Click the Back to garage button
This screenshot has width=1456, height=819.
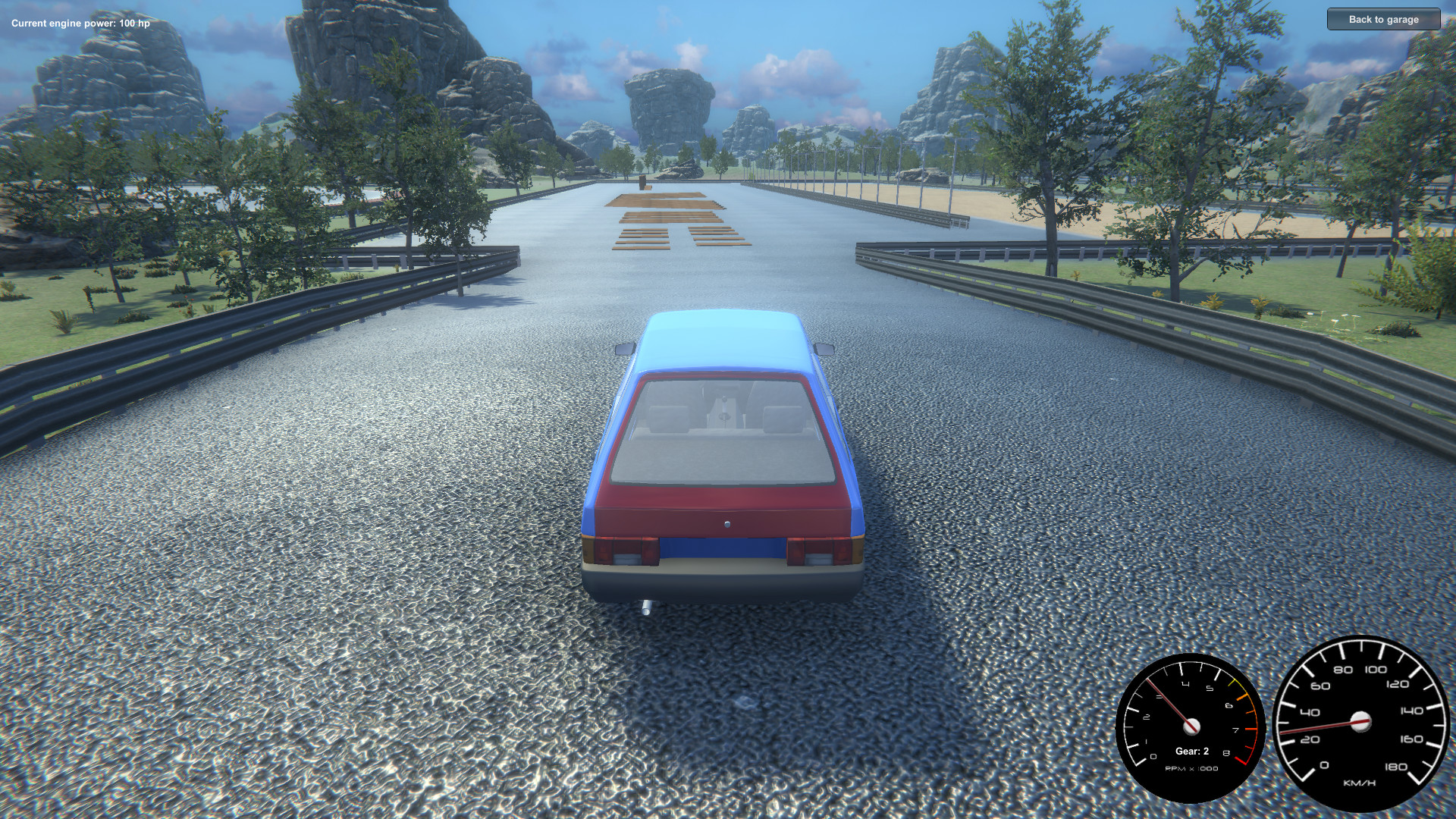click(x=1382, y=20)
